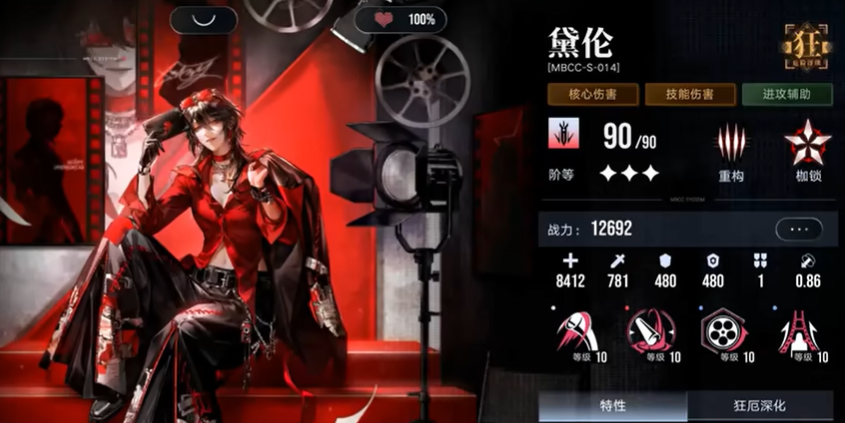Toggle the smile-shaped button at the top
Screen dimensions: 845x423
[x=203, y=19]
